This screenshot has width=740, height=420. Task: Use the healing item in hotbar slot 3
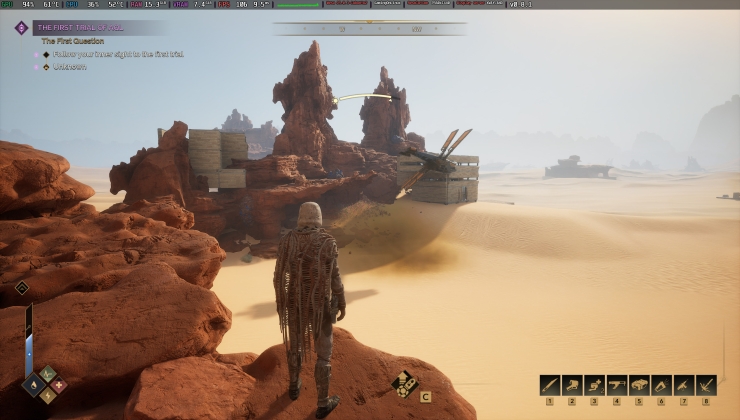pos(595,385)
